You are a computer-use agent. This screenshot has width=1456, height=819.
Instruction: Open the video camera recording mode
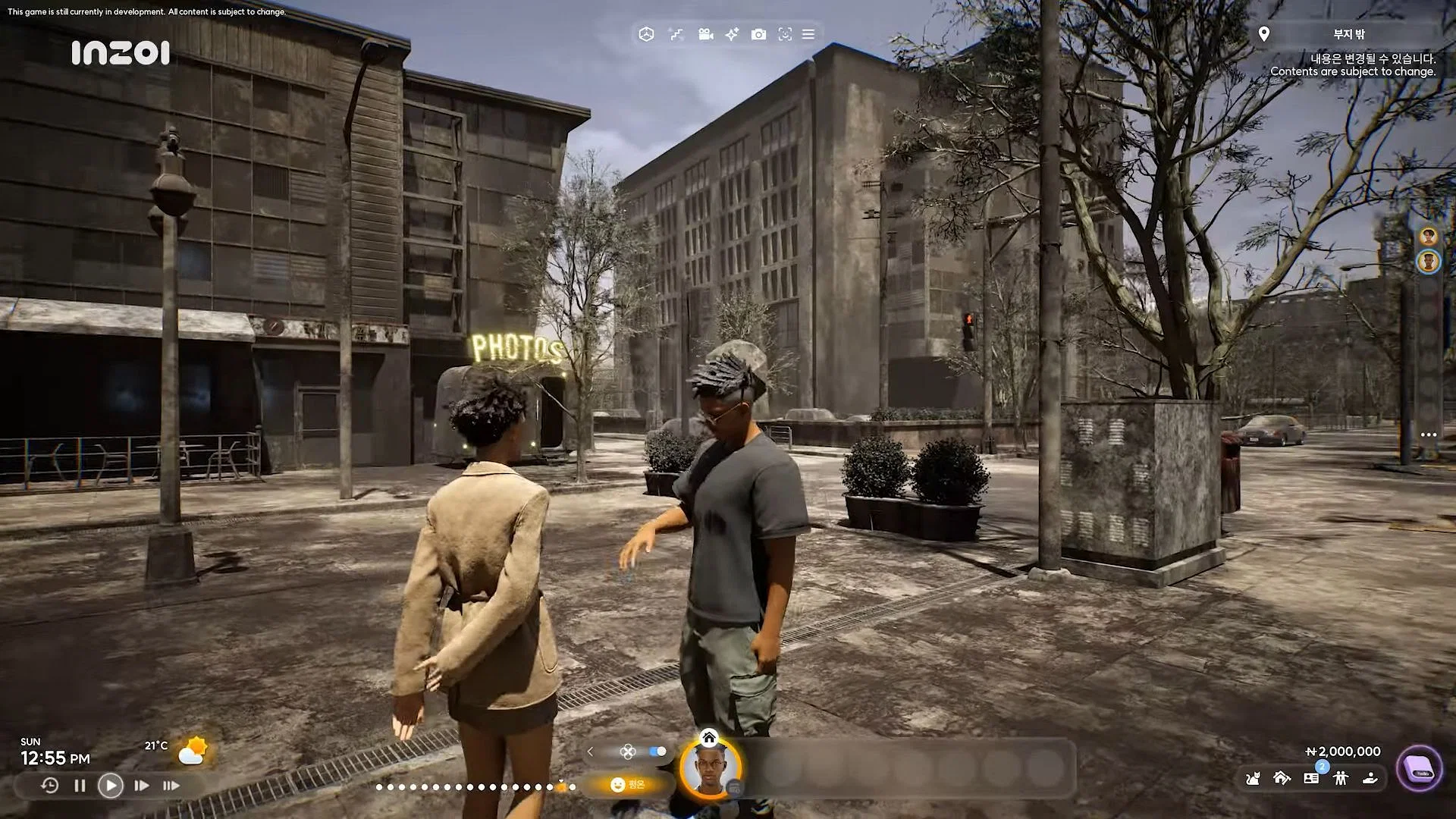(705, 34)
